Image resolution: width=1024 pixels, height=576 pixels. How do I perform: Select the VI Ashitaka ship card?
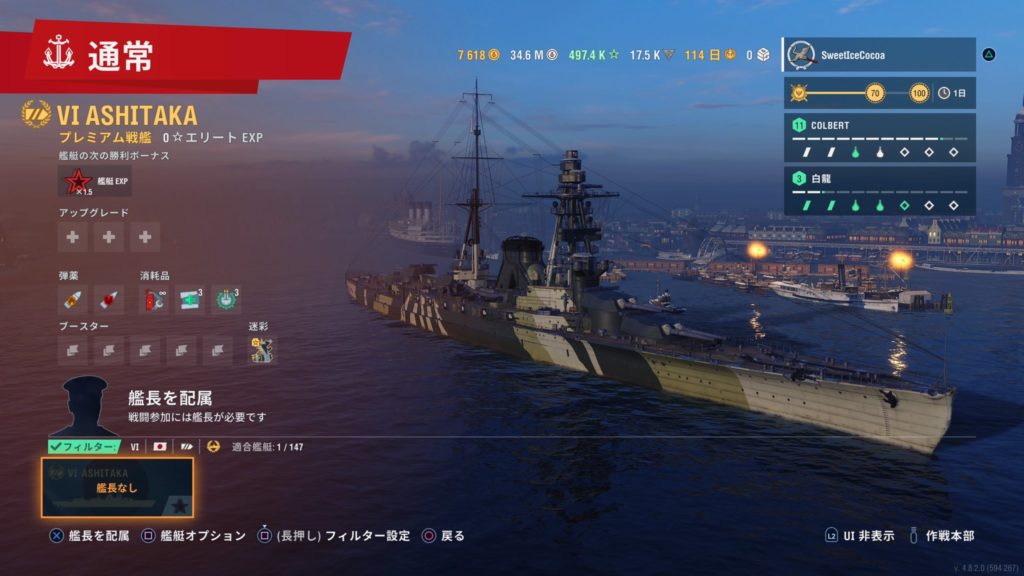(x=117, y=487)
